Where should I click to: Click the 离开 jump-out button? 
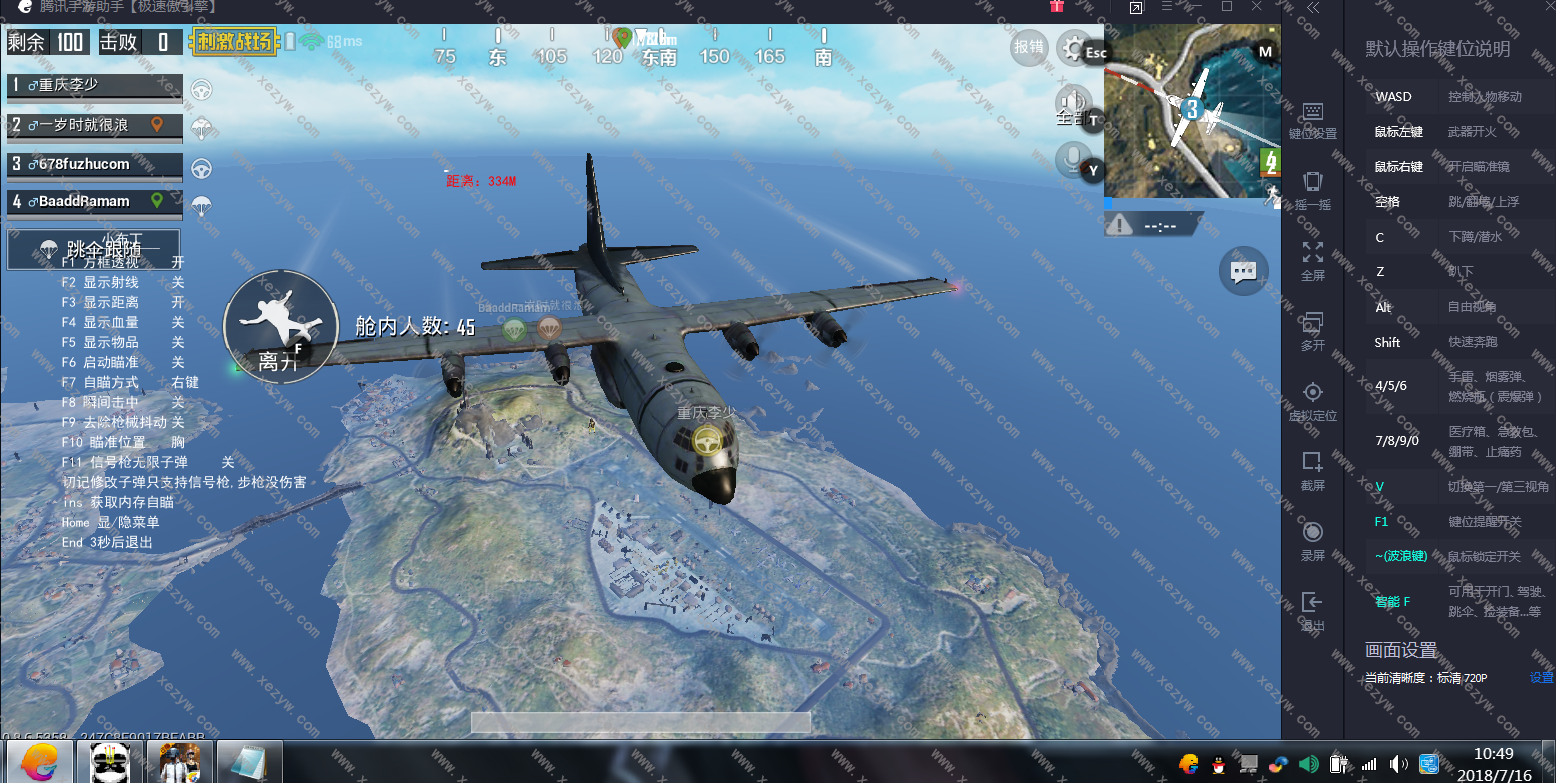click(280, 326)
